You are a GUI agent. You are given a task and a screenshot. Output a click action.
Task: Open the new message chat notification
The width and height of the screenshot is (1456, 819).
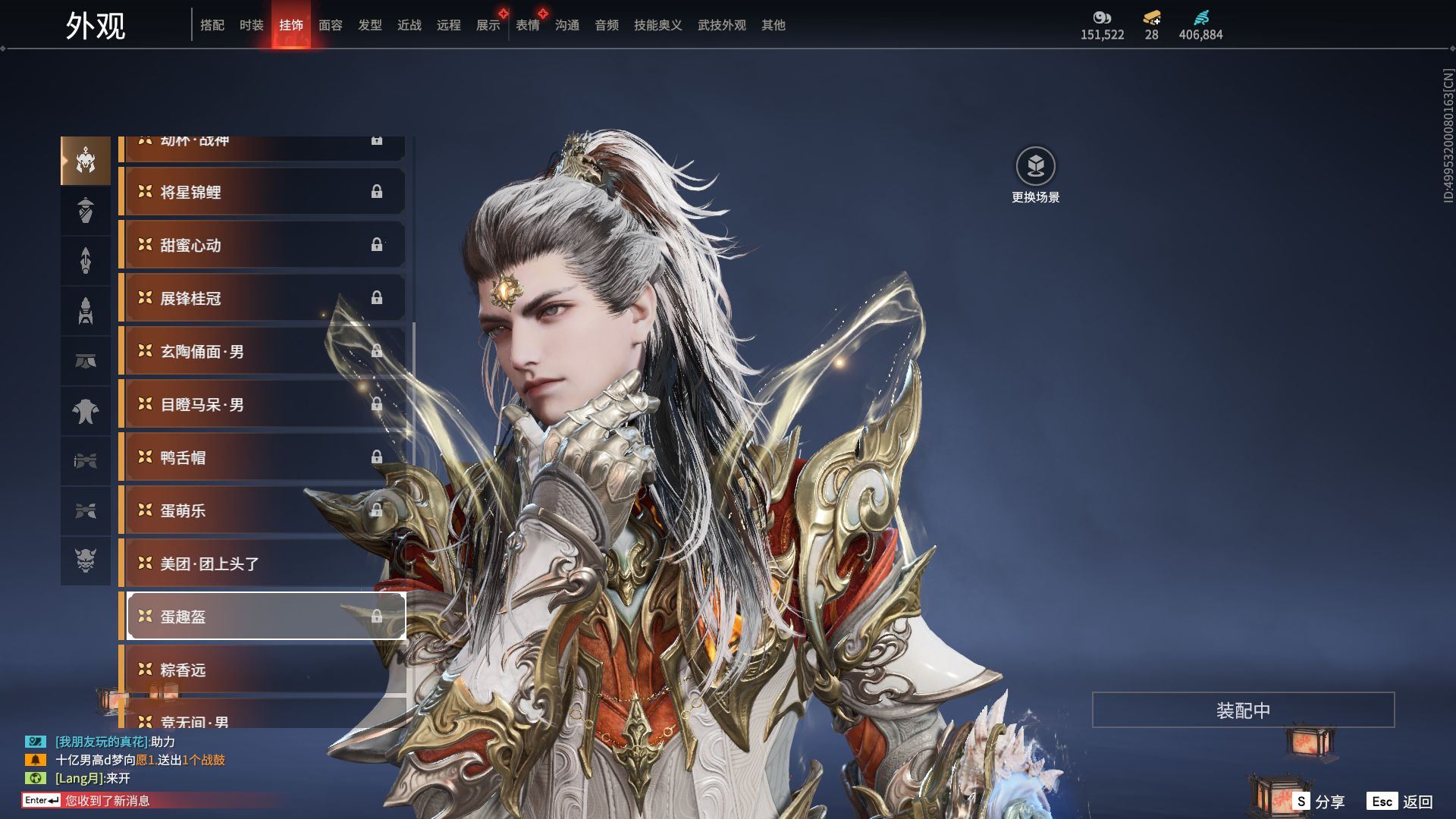pyautogui.click(x=106, y=801)
